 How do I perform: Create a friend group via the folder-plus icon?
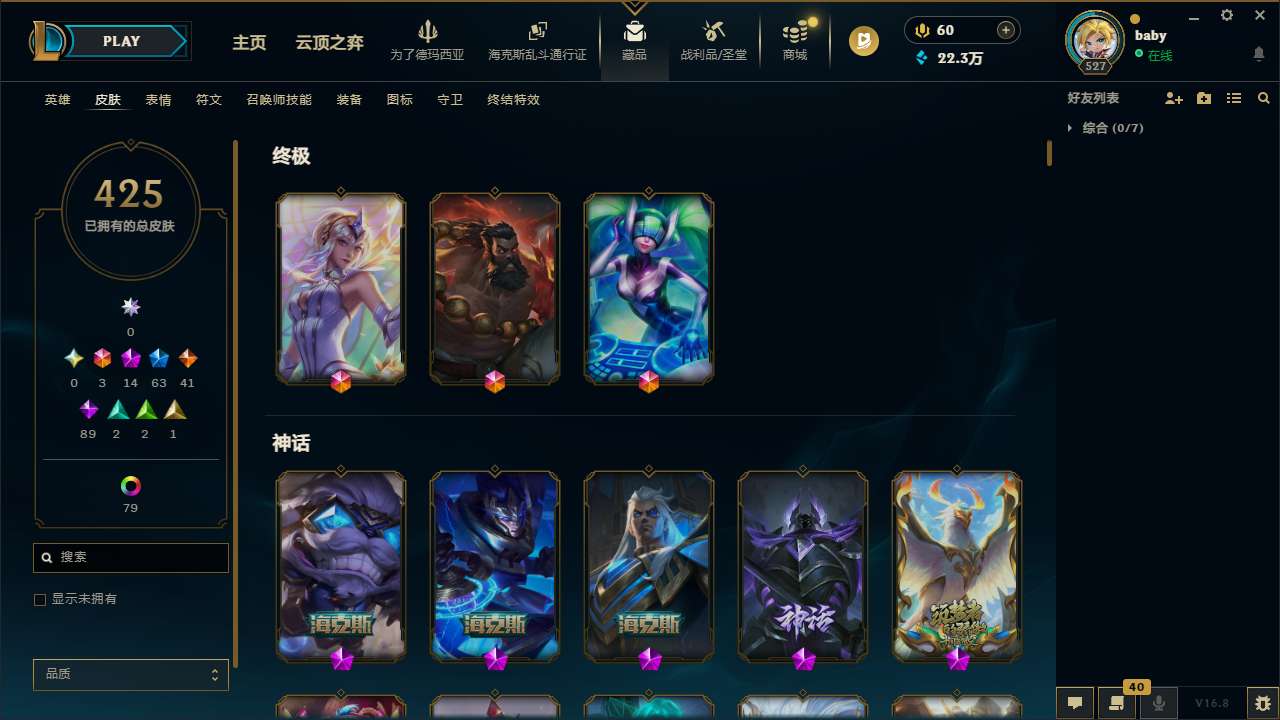(x=1204, y=98)
